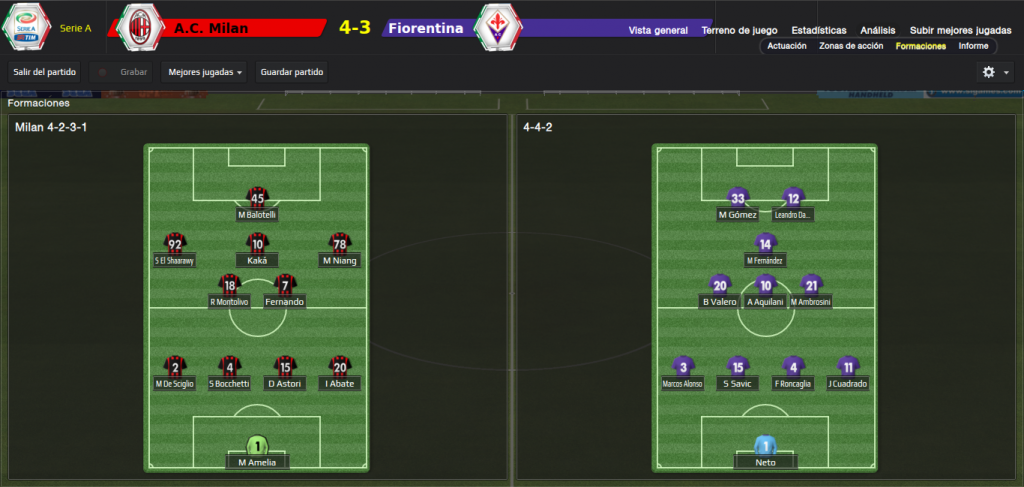Open the Mejores jugadas dropdown
Viewport: 1024px width, 487px height.
[205, 72]
